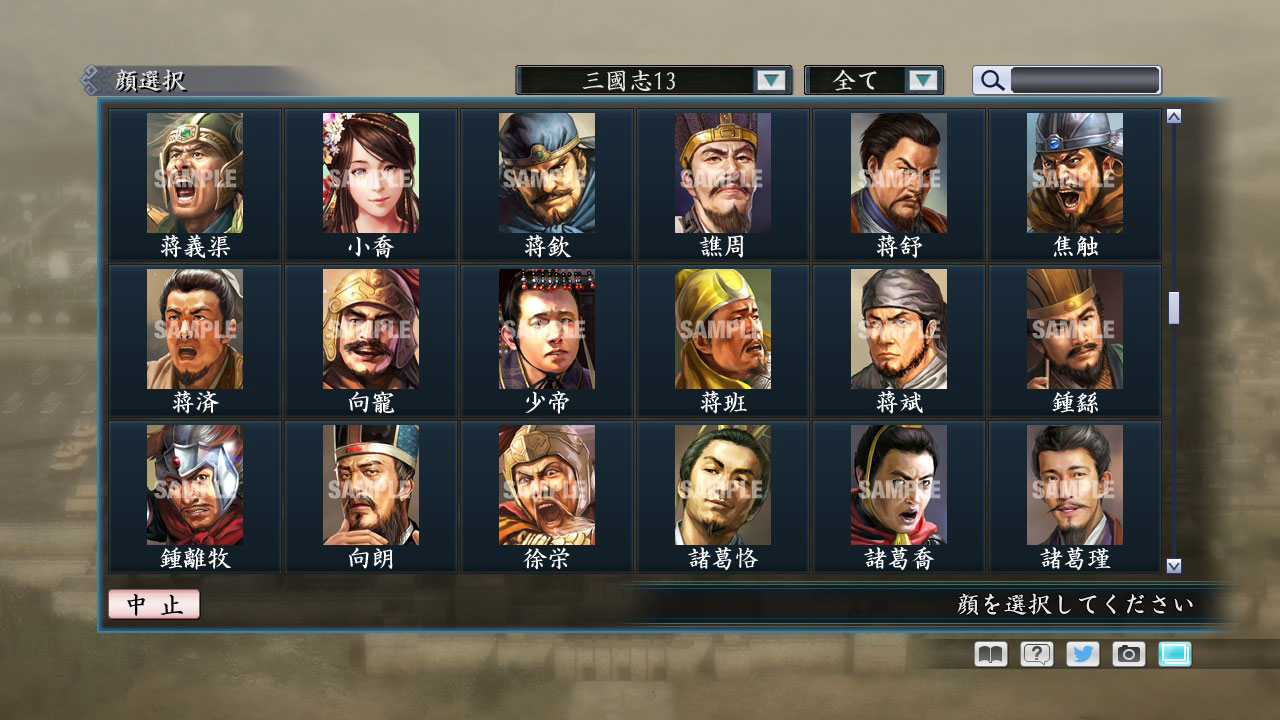Take a screenshot with the camera icon

[x=1129, y=654]
